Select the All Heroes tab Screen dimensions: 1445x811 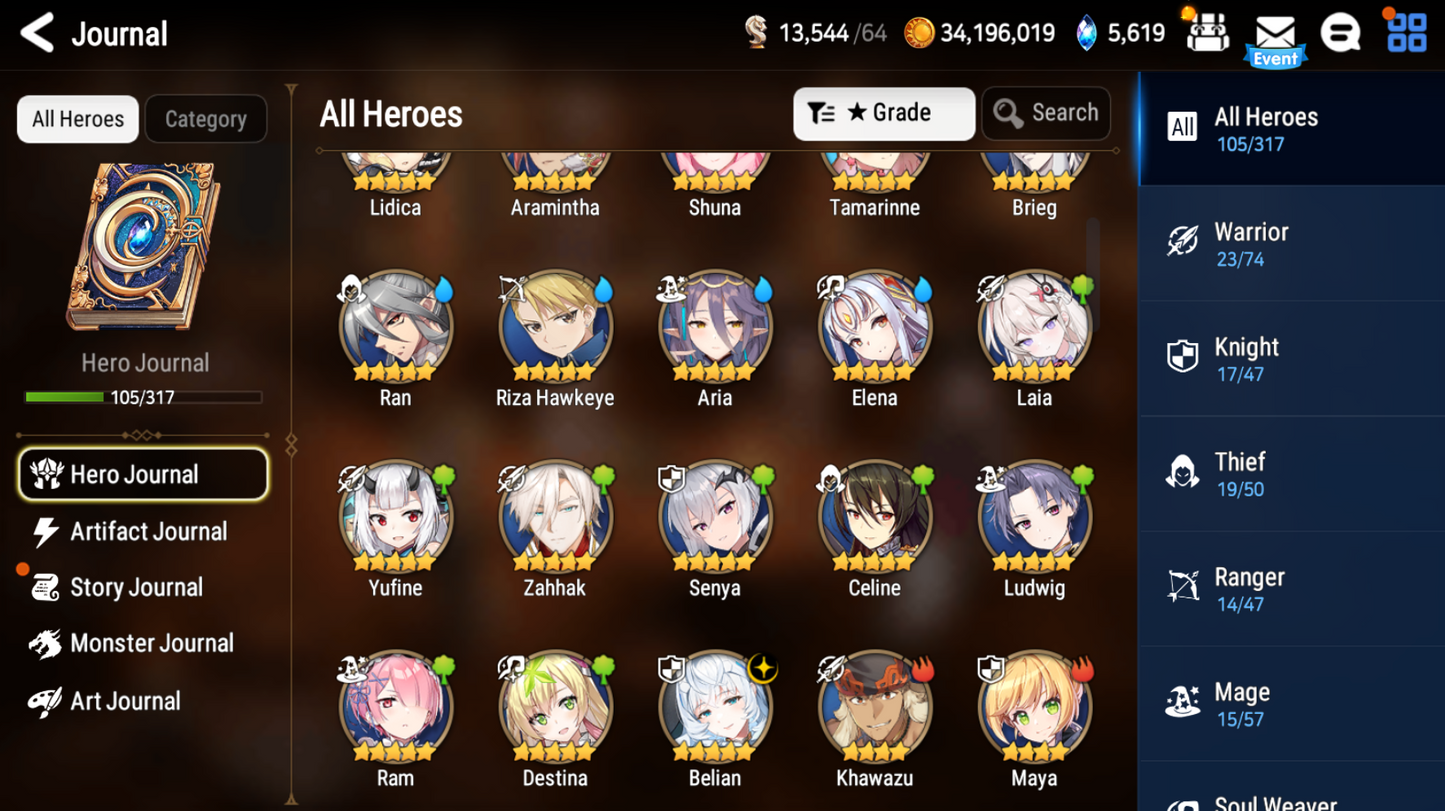pyautogui.click(x=77, y=118)
